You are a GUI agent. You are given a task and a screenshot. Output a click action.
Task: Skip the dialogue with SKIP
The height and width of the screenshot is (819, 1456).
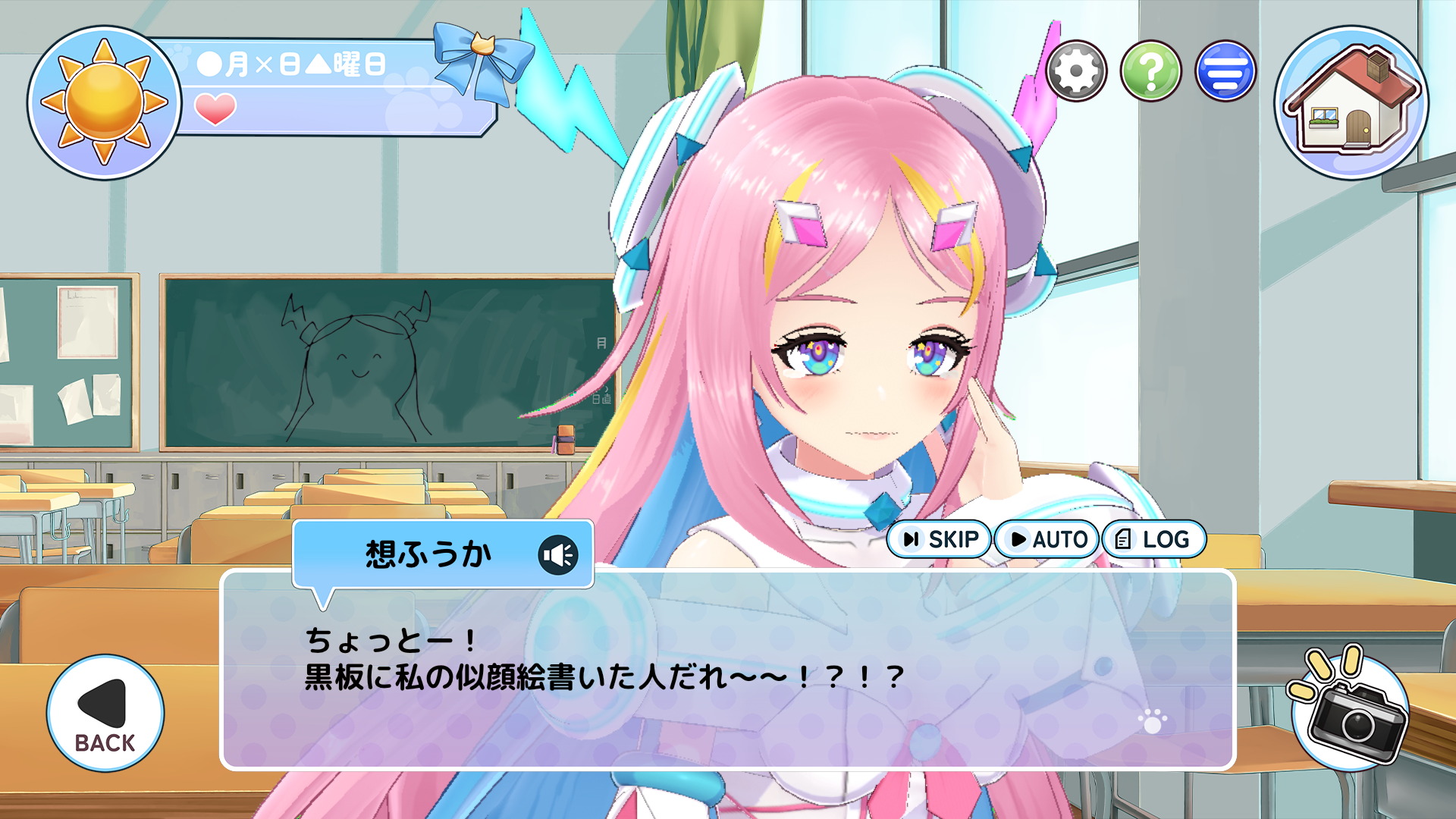[940, 539]
